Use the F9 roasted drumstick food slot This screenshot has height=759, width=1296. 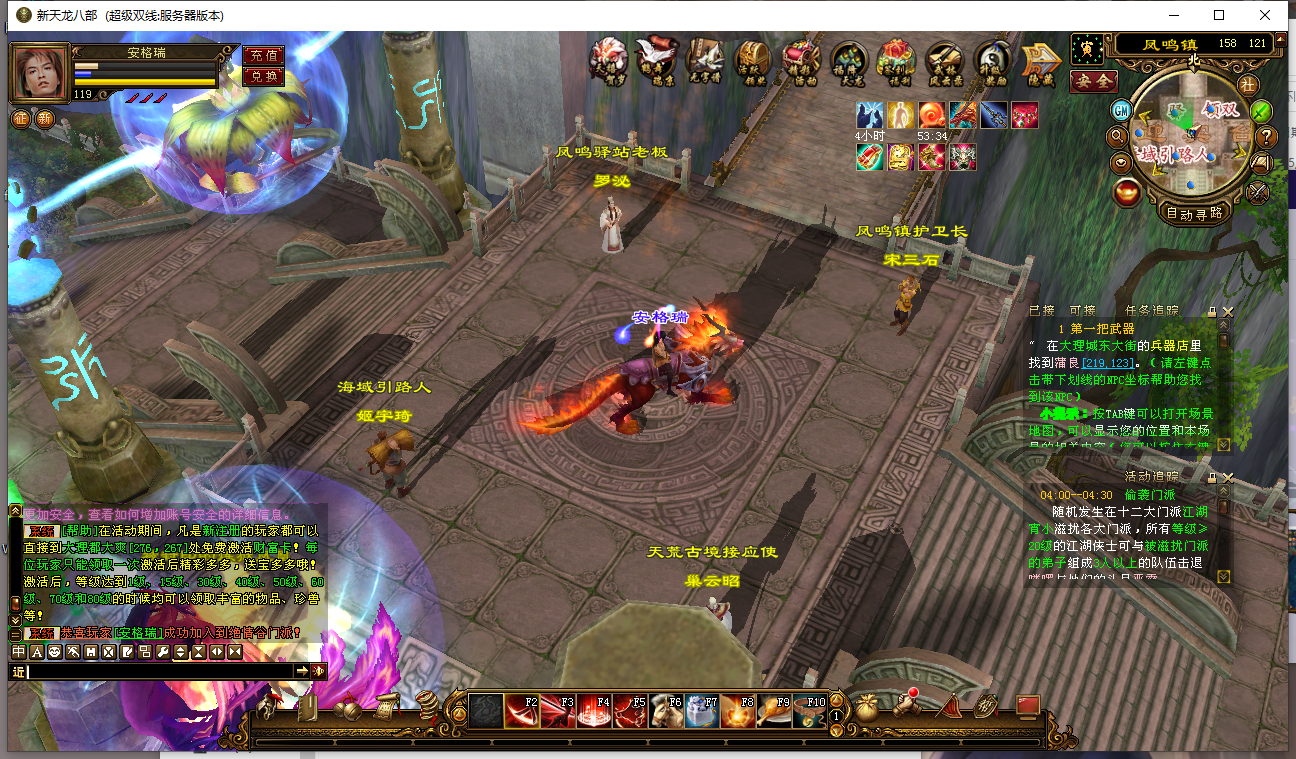point(775,711)
